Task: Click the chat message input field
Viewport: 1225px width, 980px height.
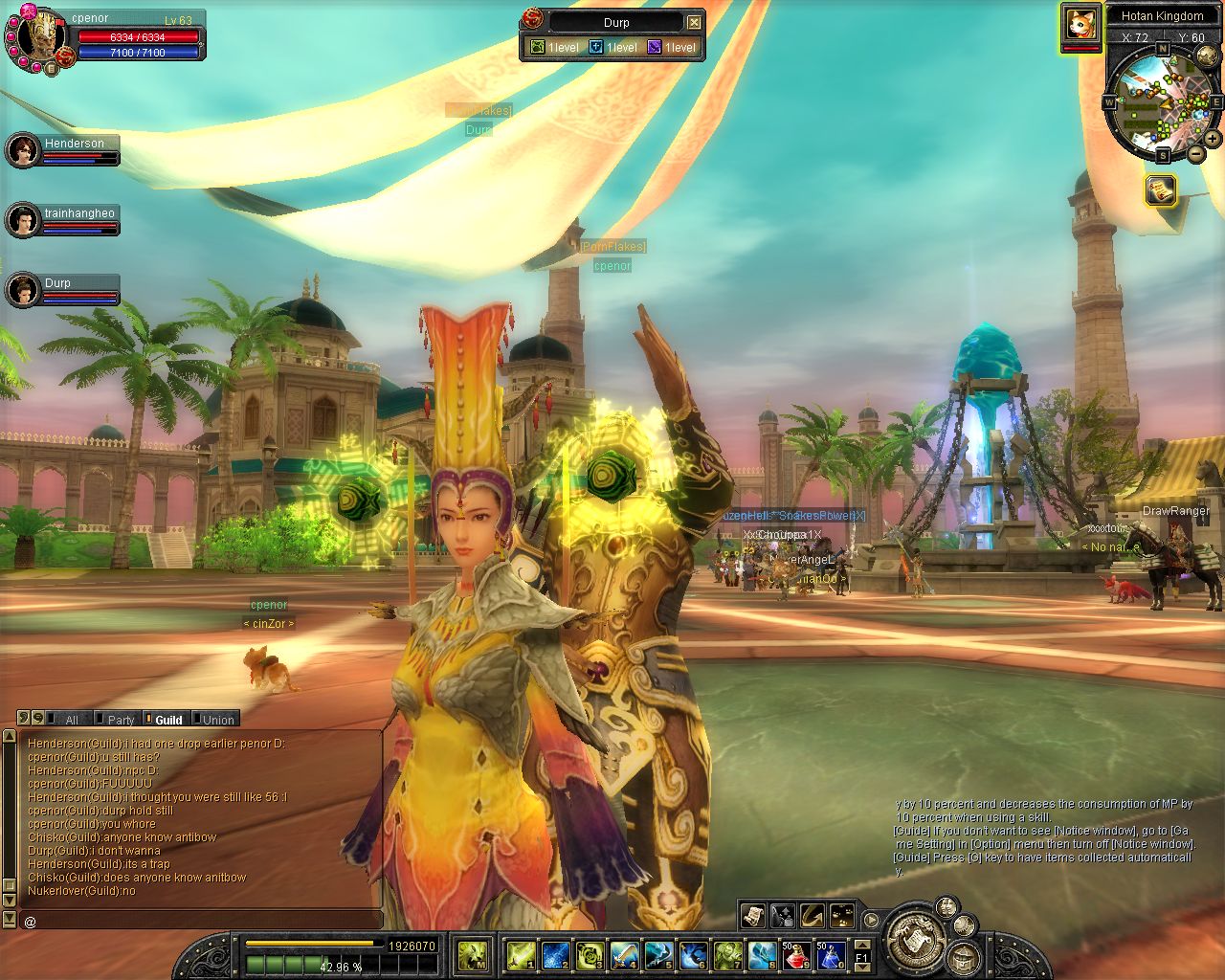Action: pos(201,921)
